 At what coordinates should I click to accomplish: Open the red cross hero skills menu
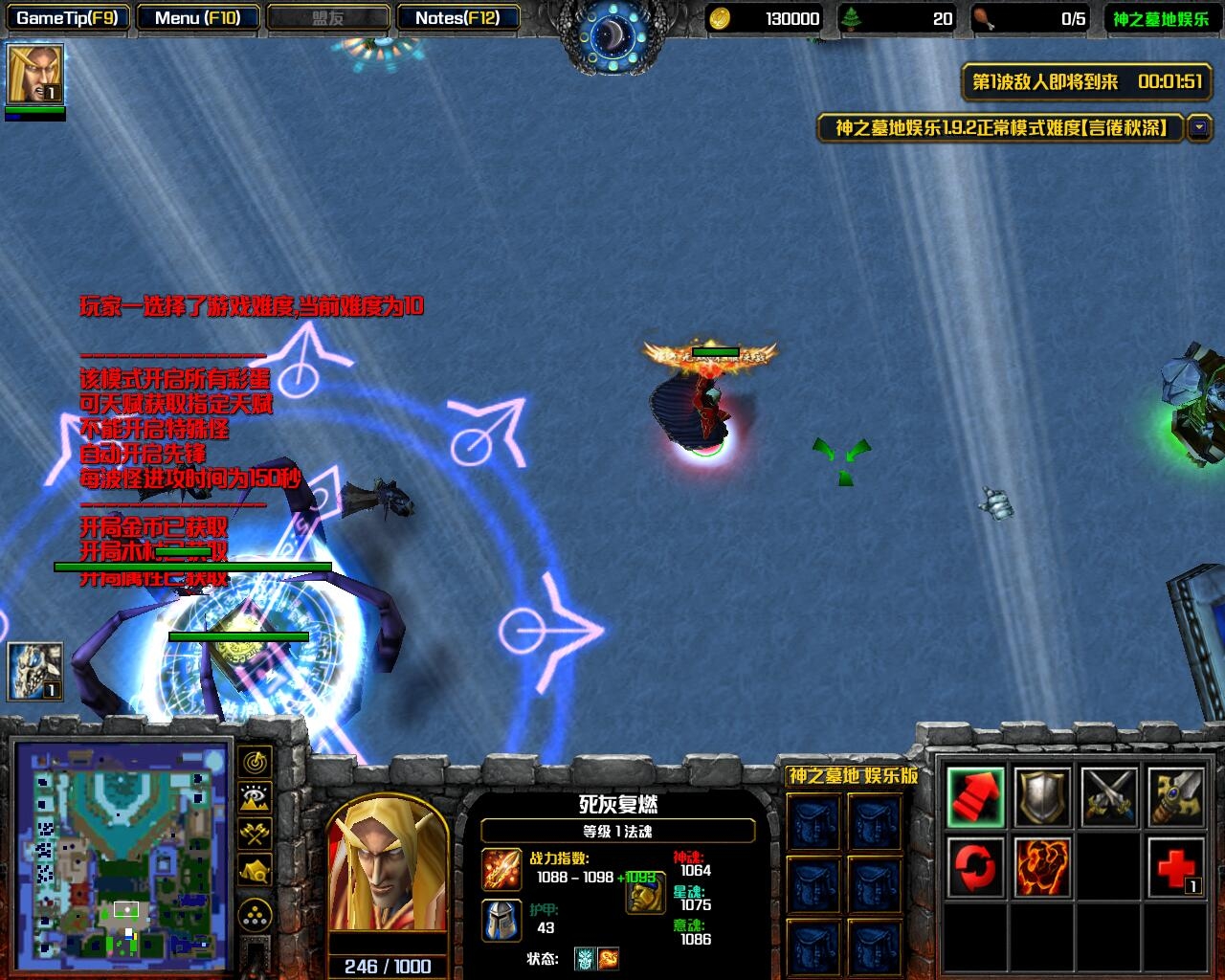pyautogui.click(x=1176, y=866)
